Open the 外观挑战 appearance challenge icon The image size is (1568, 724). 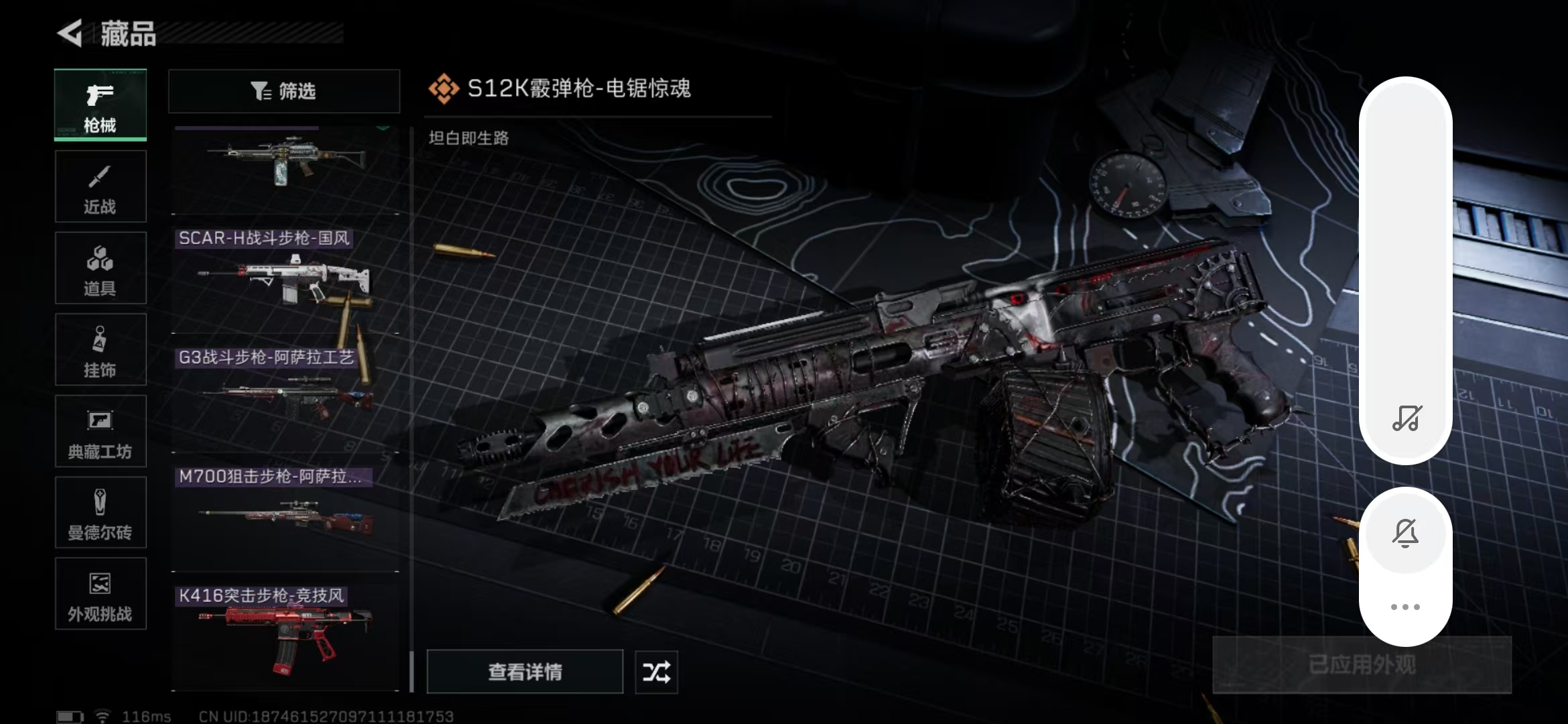[101, 595]
